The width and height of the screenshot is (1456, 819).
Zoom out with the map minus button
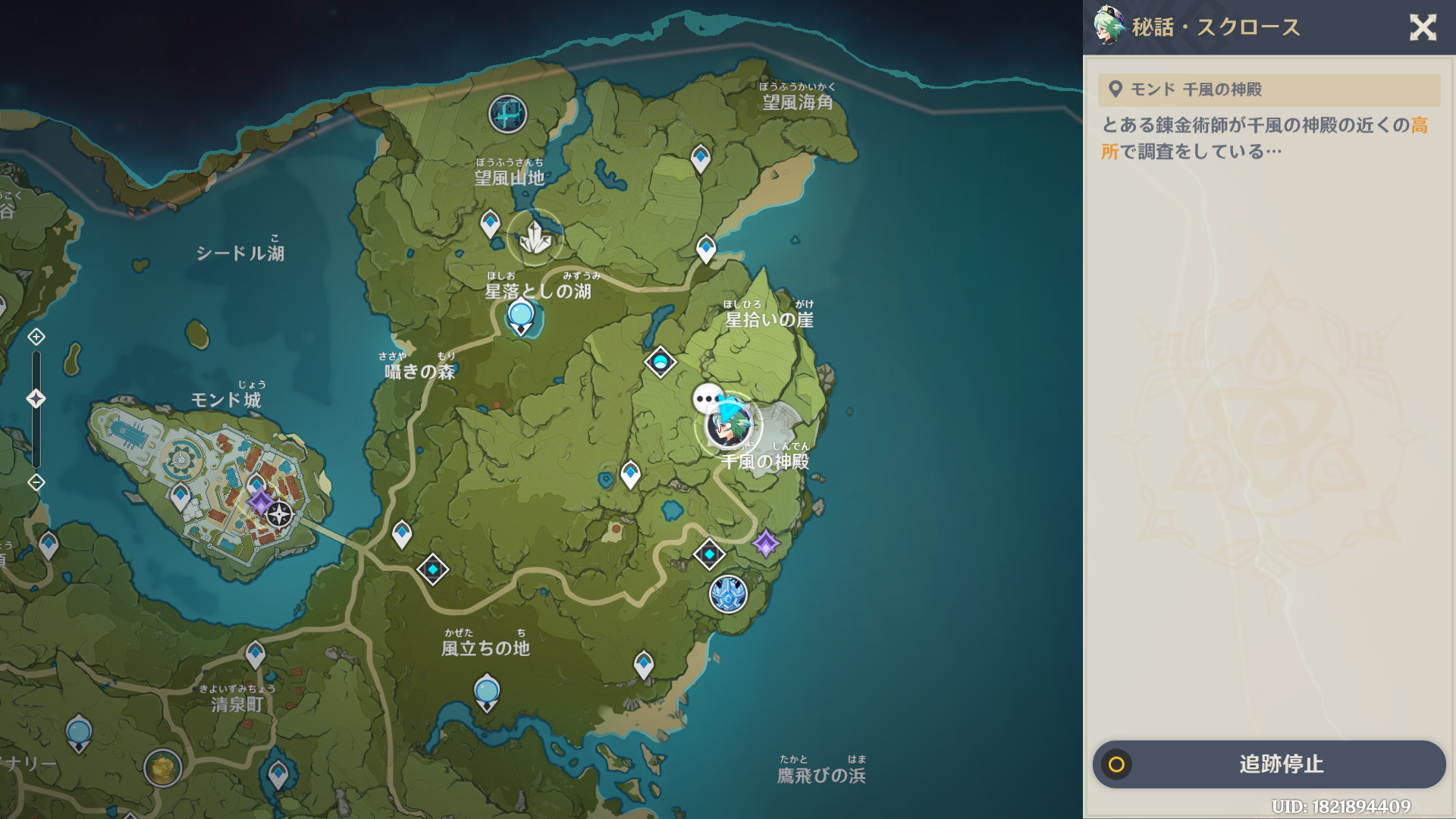click(36, 482)
